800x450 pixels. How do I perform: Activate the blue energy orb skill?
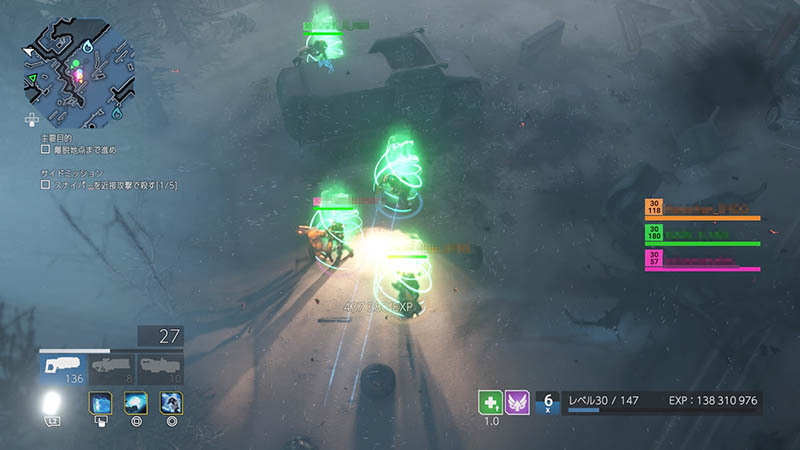point(136,404)
